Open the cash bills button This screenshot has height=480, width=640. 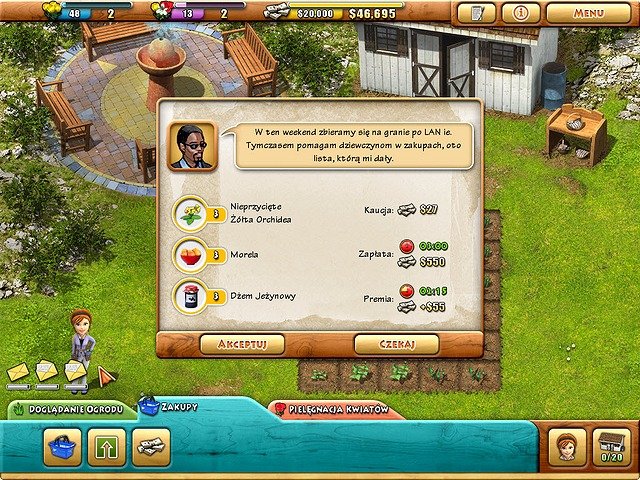152,446
